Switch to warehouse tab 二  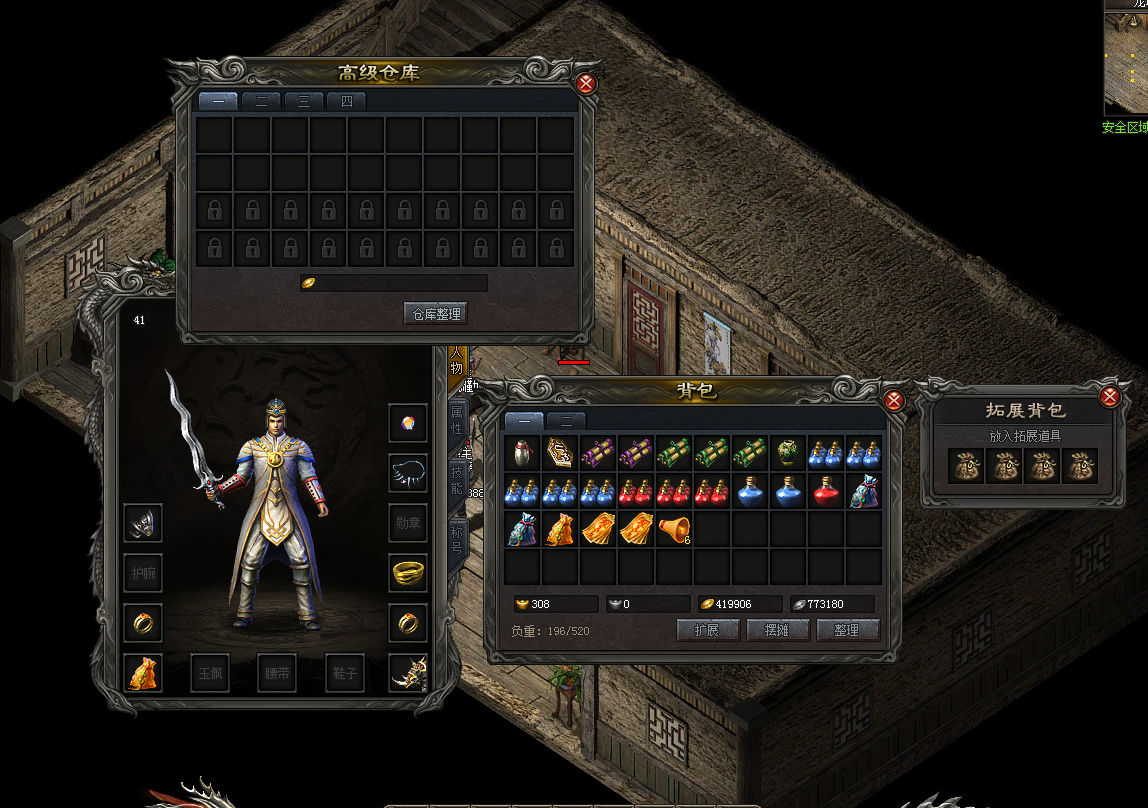pyautogui.click(x=261, y=101)
